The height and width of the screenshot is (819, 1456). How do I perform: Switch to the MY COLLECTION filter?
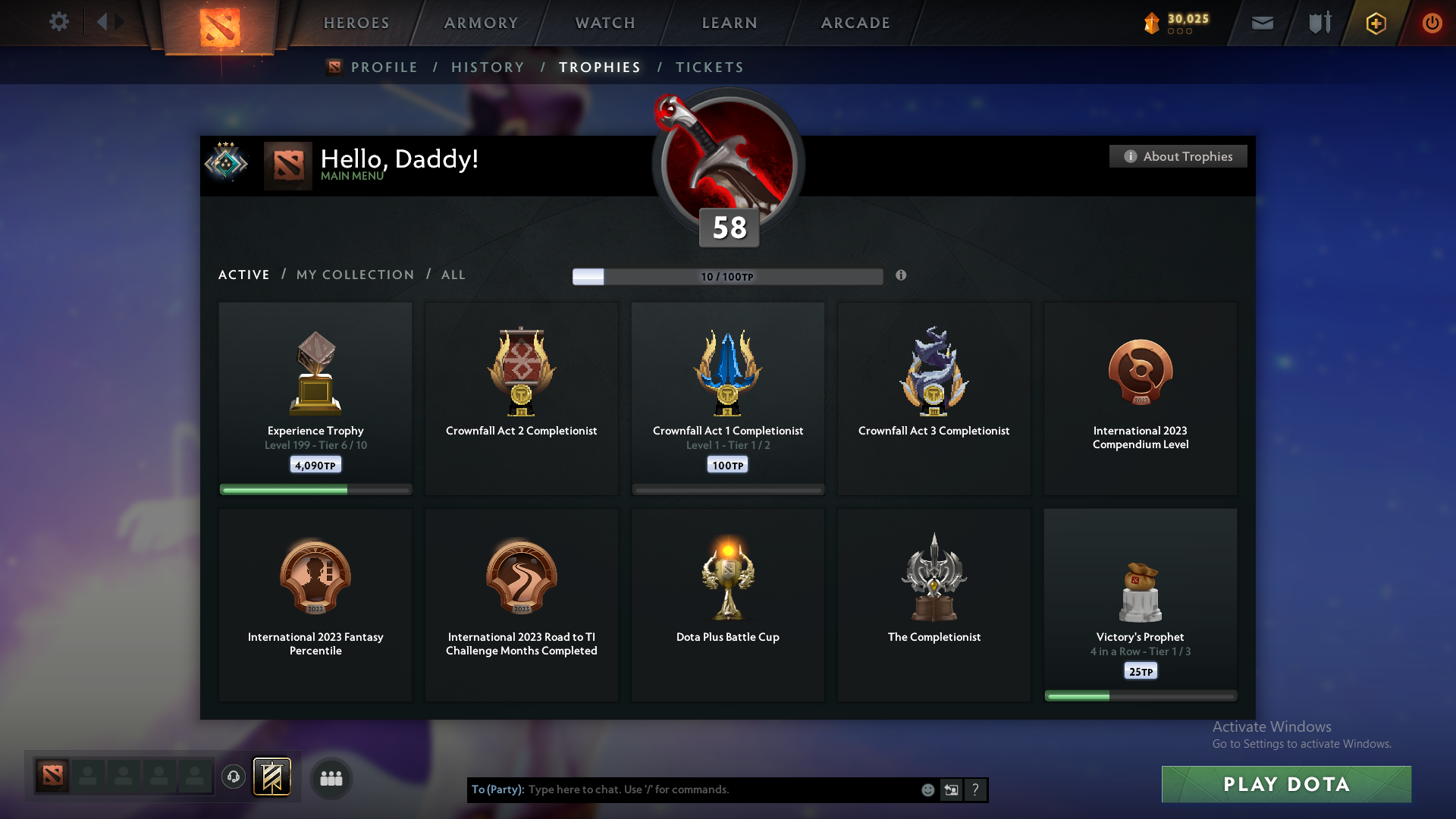pos(354,275)
